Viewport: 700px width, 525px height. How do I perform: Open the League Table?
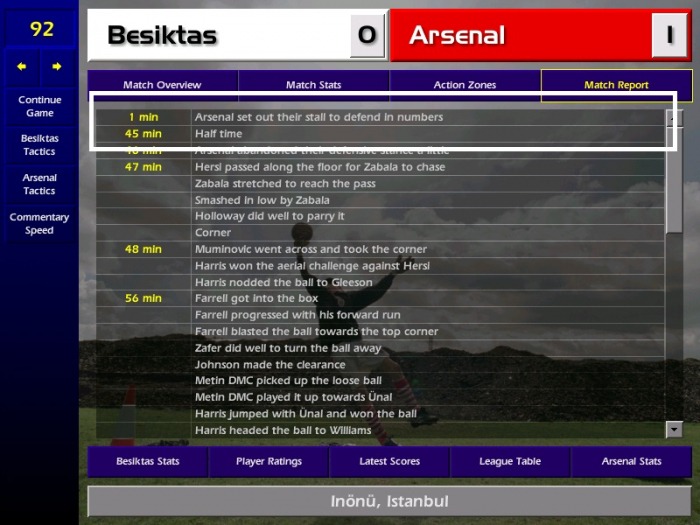[510, 462]
